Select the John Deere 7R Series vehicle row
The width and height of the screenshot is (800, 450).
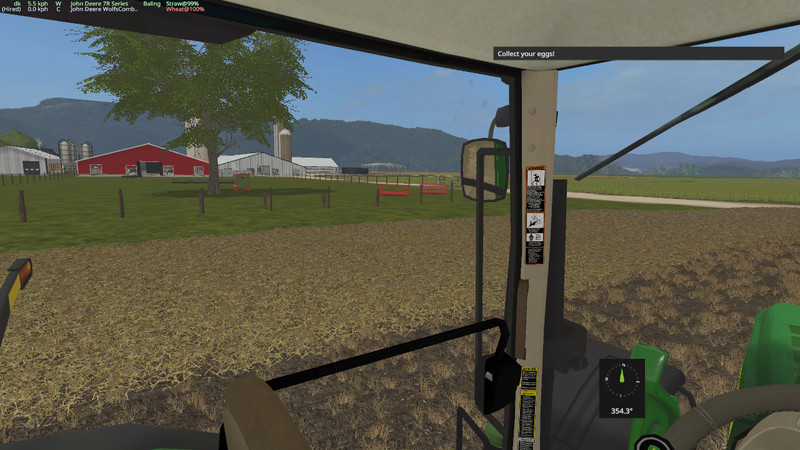tap(110, 4)
